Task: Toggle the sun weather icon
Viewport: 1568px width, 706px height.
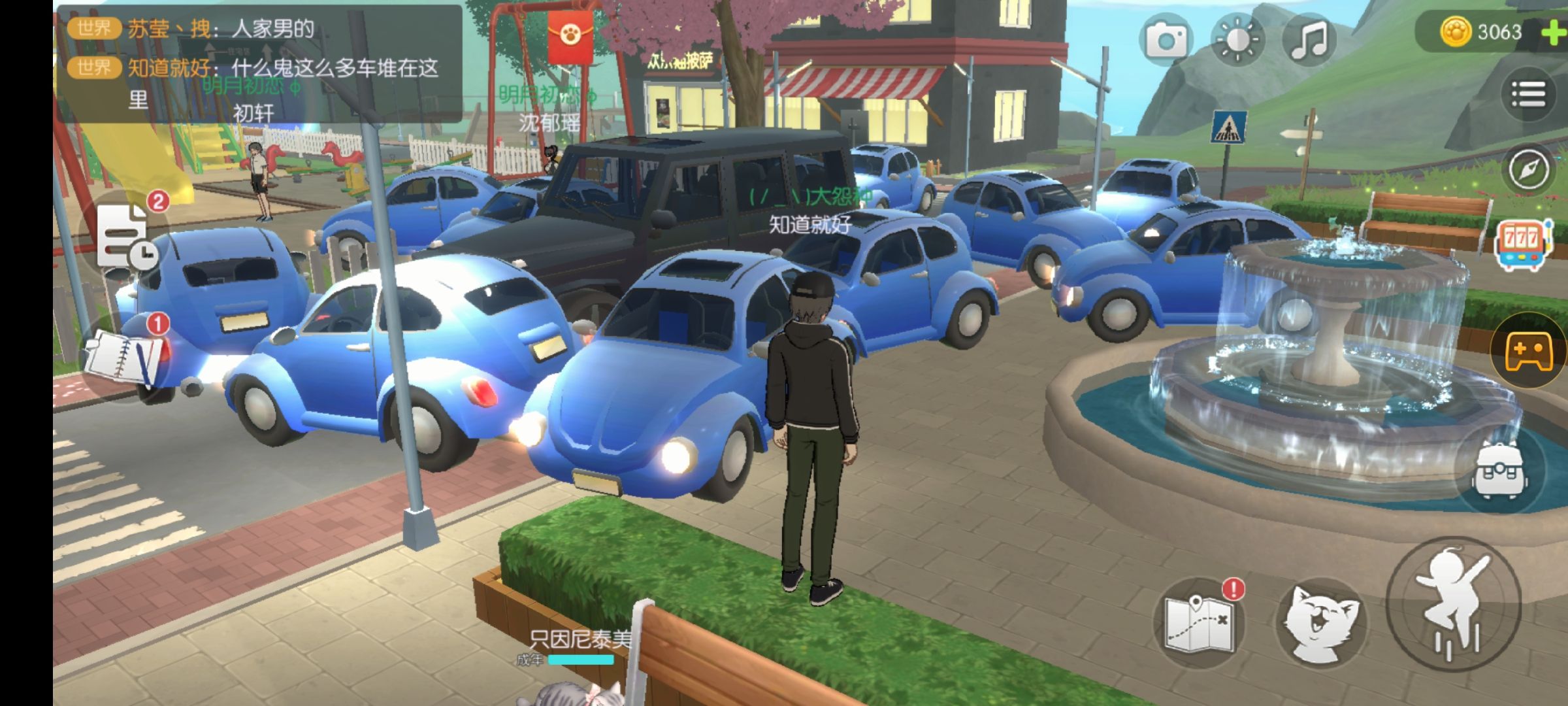Action: click(1237, 40)
